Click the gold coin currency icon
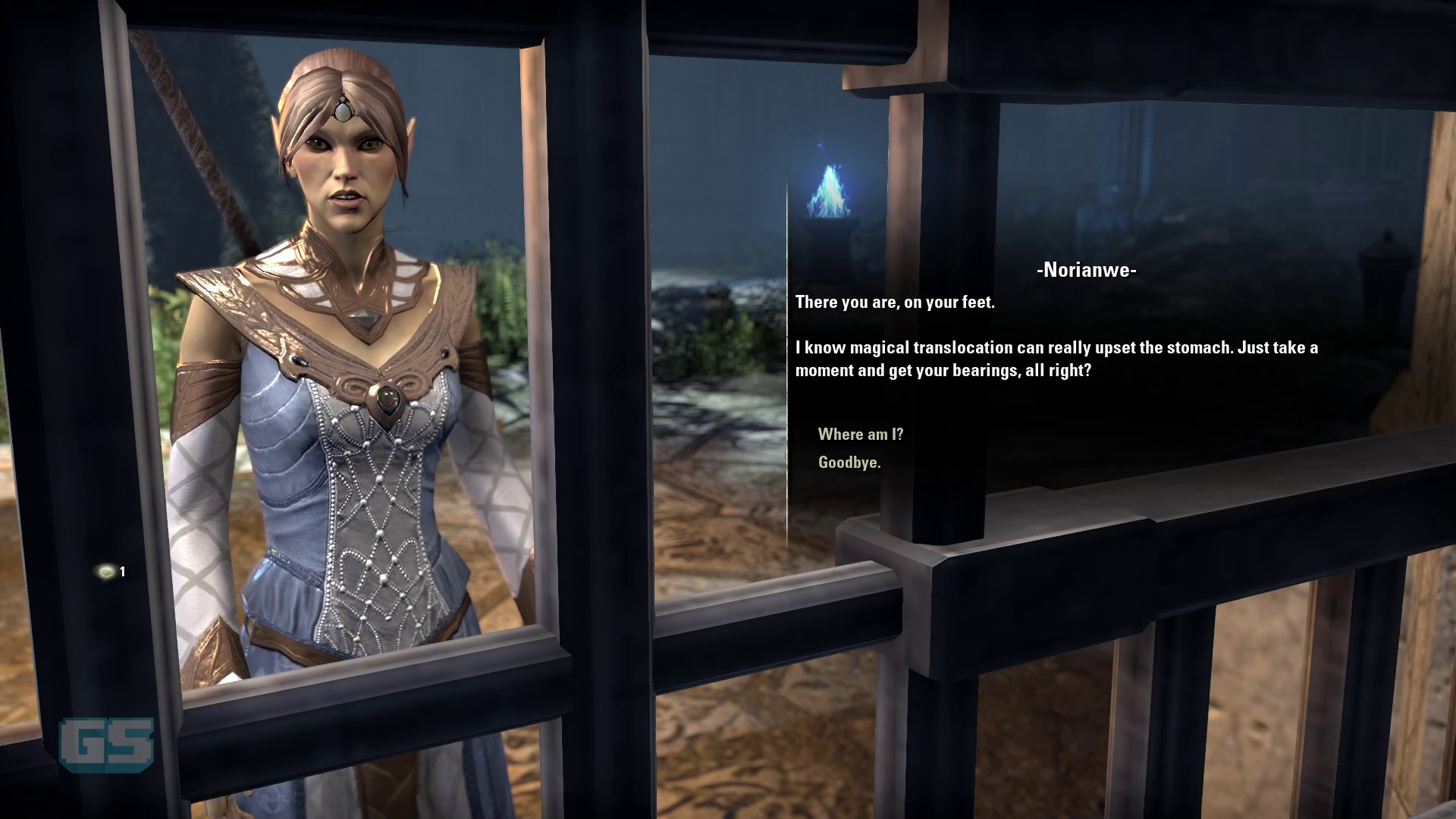Viewport: 1456px width, 819px height. pos(106,573)
